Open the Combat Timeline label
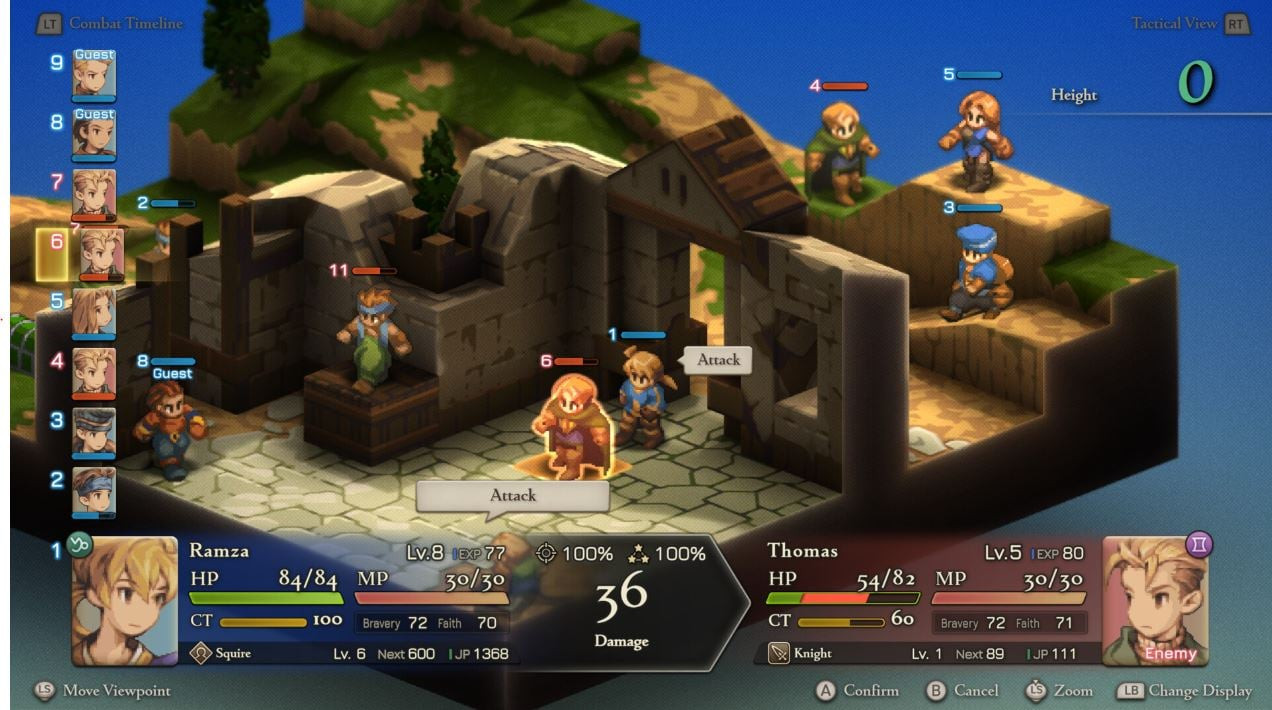 click(125, 23)
